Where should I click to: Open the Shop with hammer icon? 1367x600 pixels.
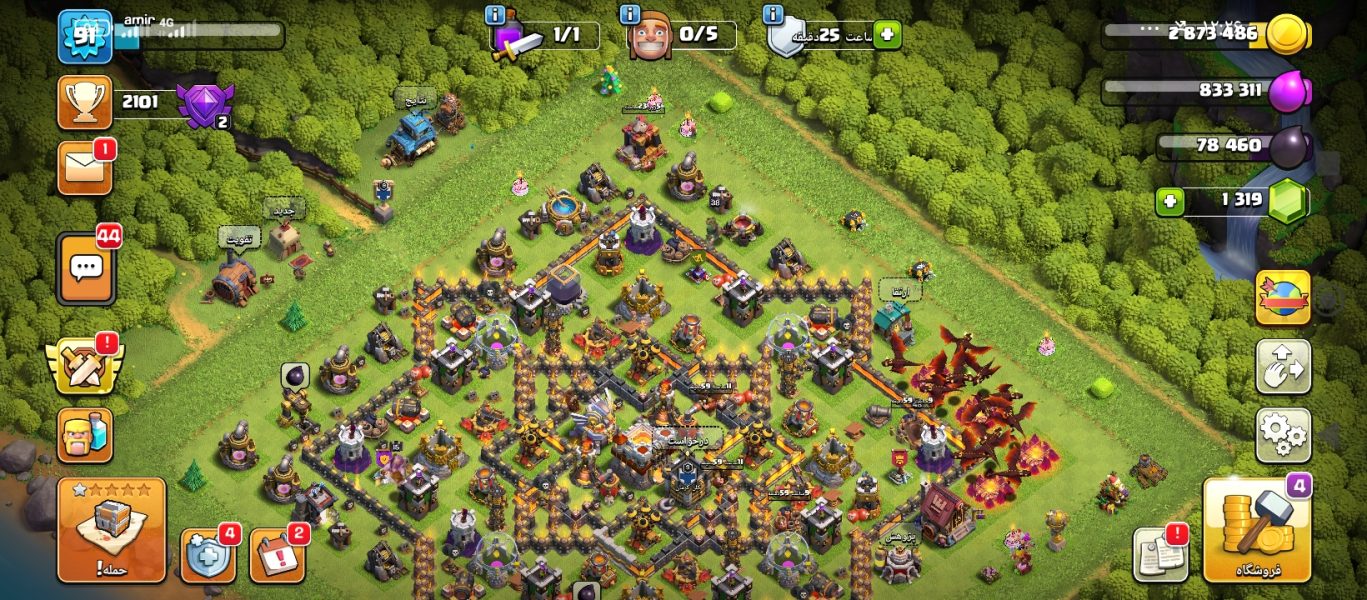1256,530
